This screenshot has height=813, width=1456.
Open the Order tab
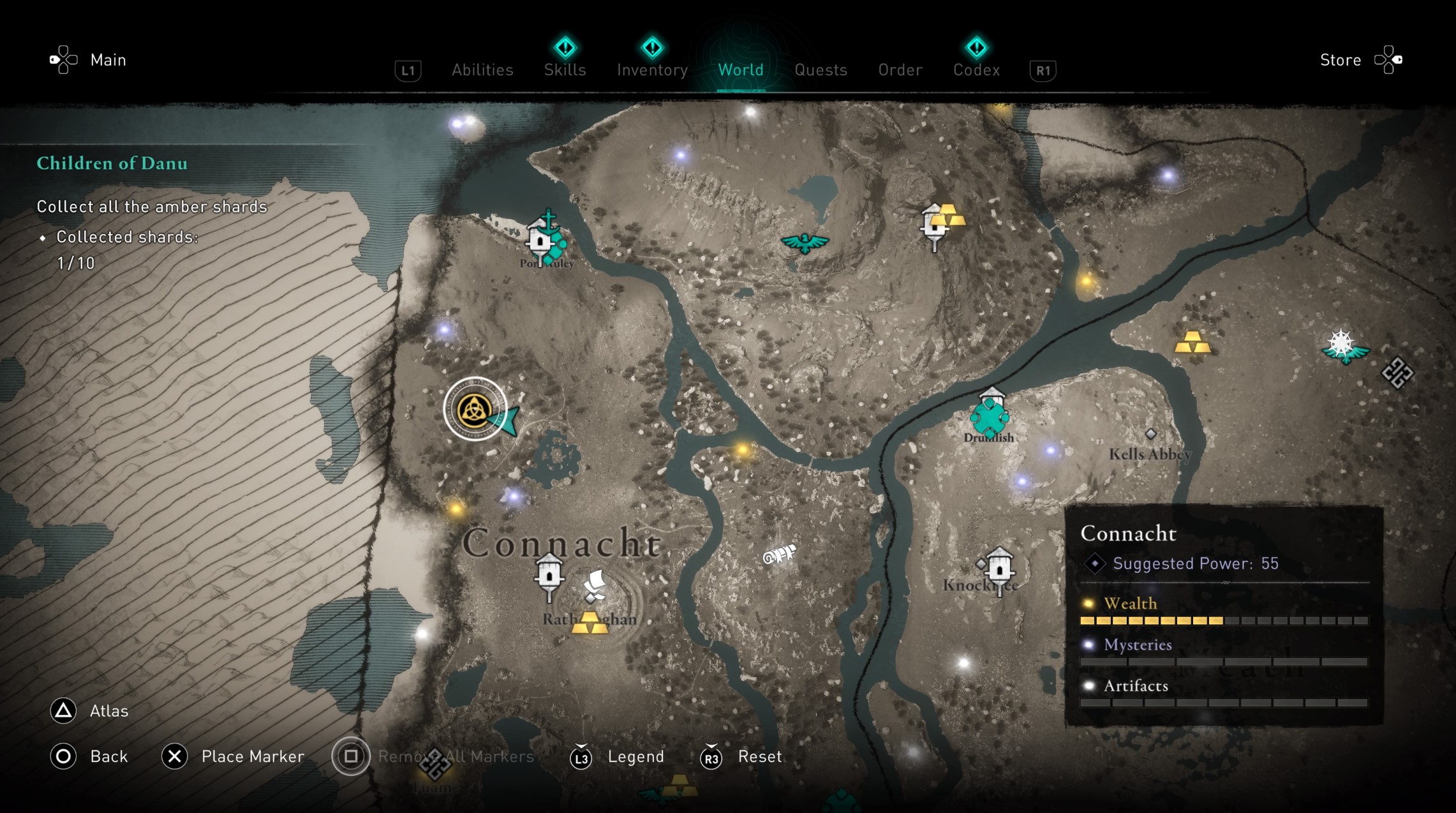[x=900, y=70]
